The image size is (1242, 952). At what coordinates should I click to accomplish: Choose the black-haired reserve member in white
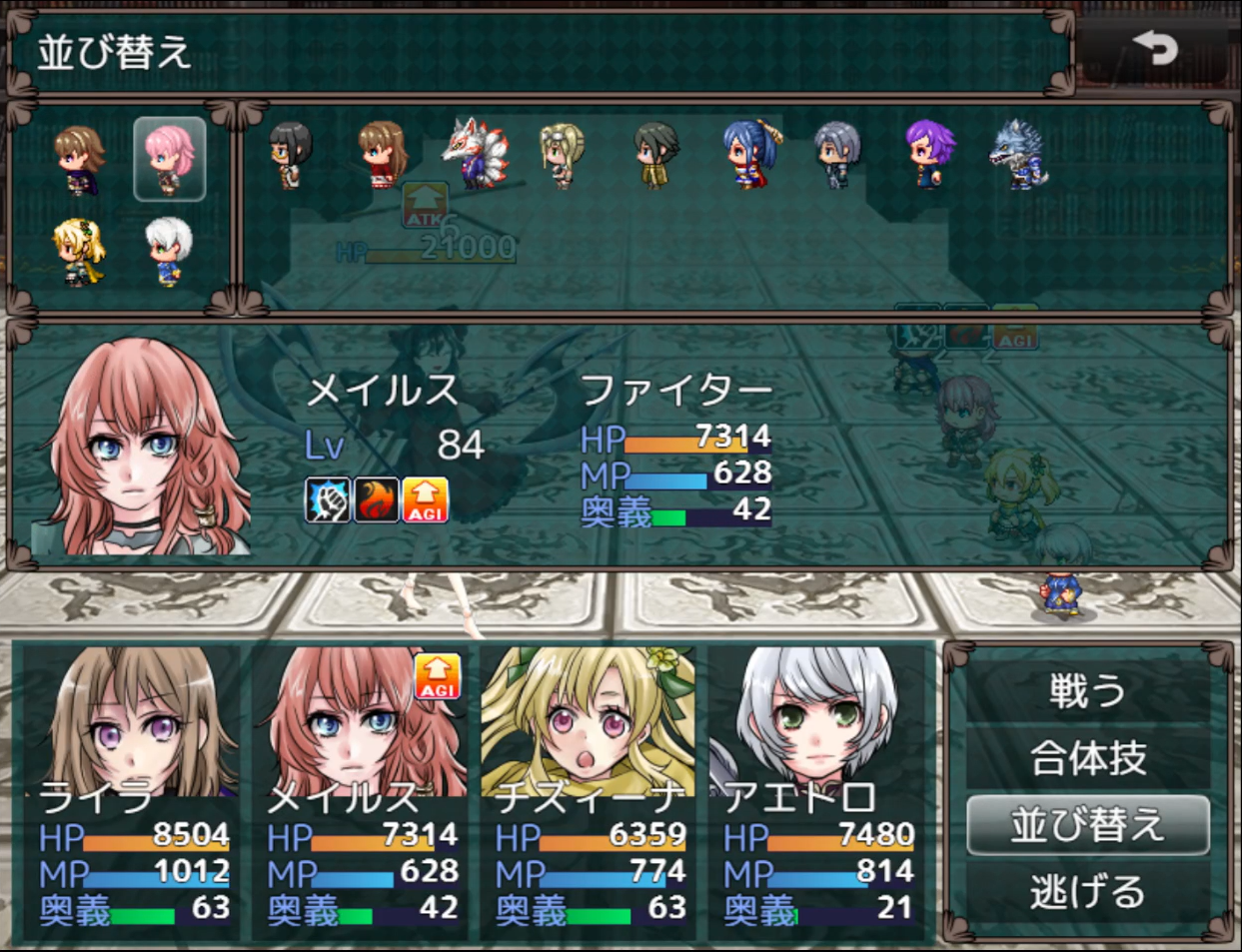(290, 155)
